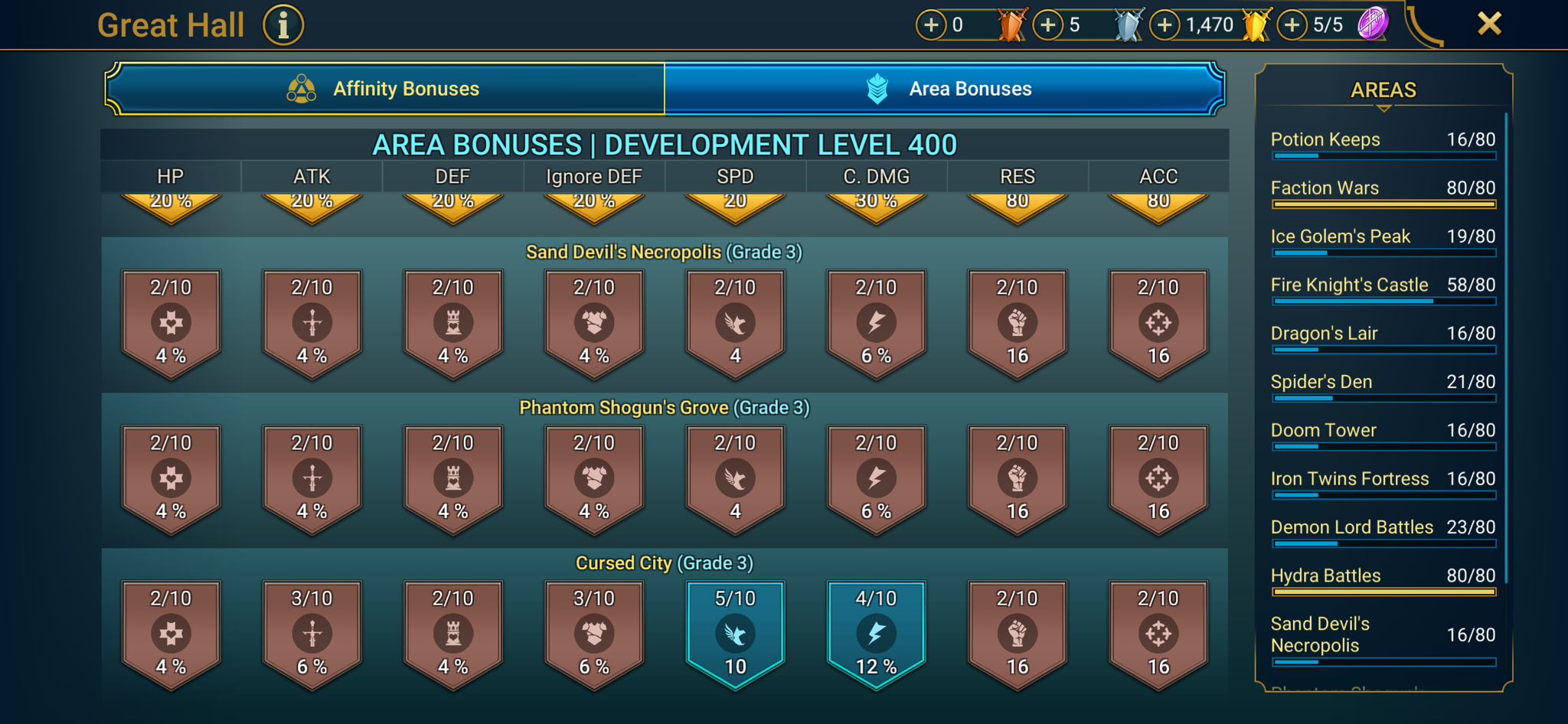This screenshot has width=1568, height=724.
Task: Click the purple gem currency icon
Action: (x=1377, y=24)
